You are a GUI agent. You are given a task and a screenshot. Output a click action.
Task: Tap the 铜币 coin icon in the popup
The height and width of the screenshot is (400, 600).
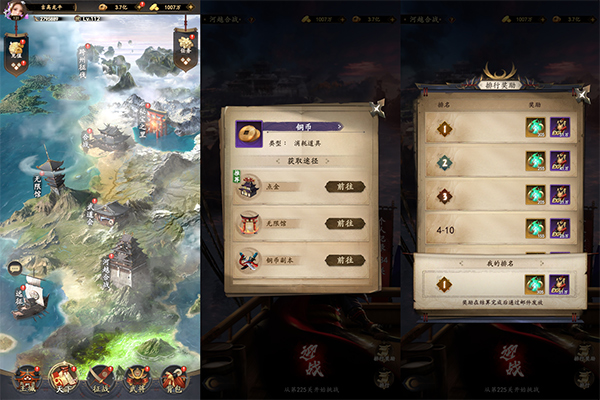245,133
